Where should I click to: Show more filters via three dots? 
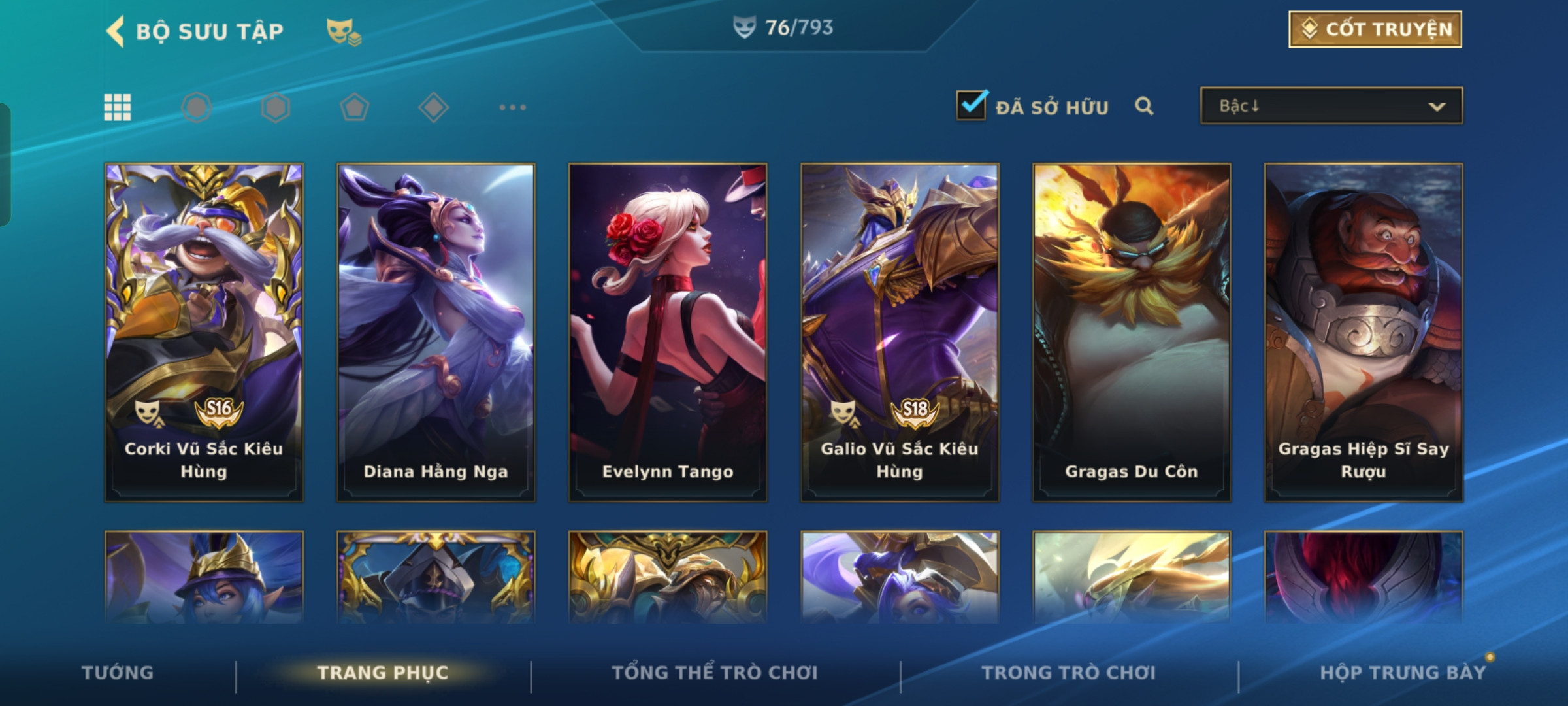click(512, 107)
